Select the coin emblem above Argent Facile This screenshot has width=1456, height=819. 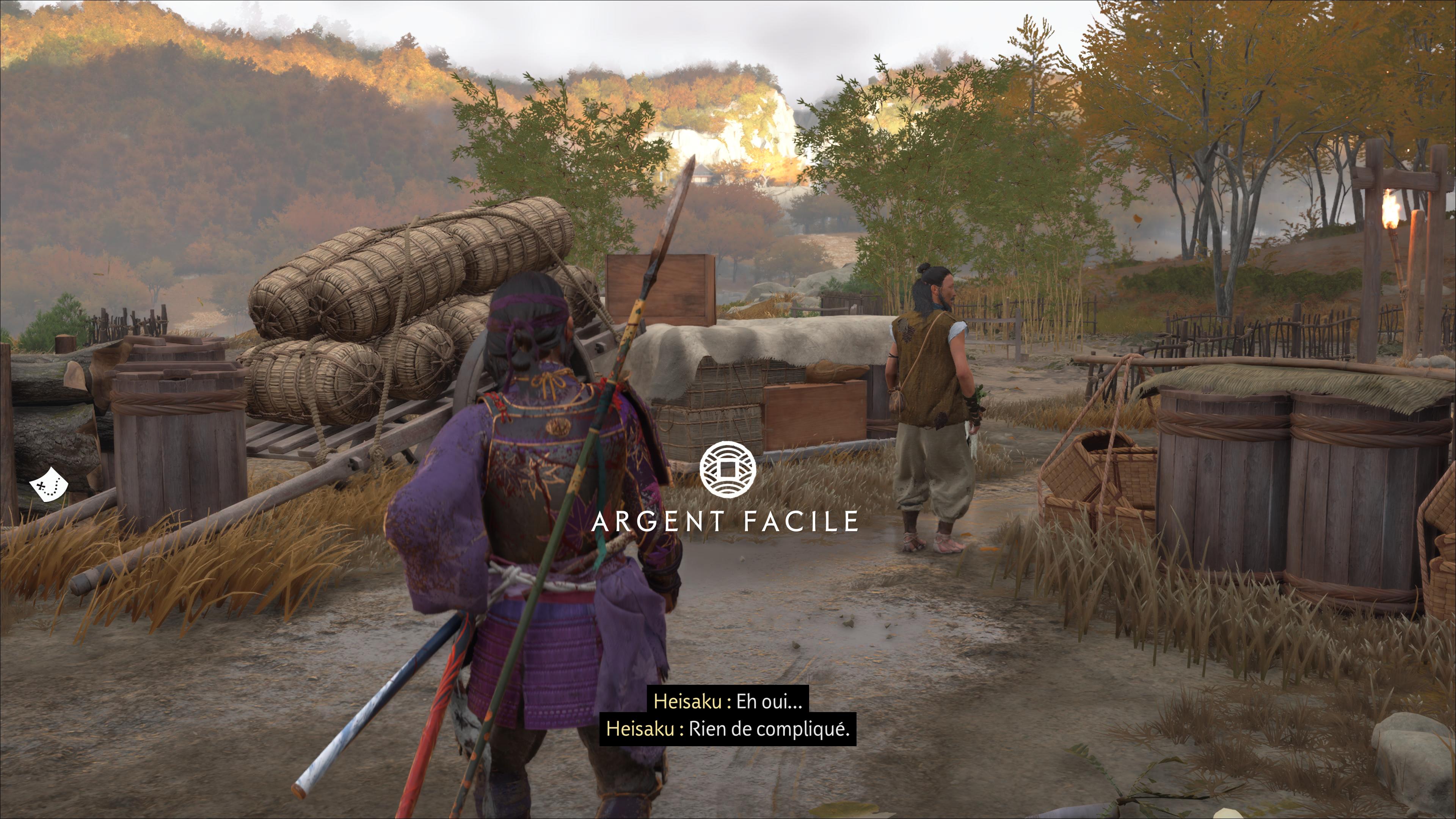click(x=728, y=469)
